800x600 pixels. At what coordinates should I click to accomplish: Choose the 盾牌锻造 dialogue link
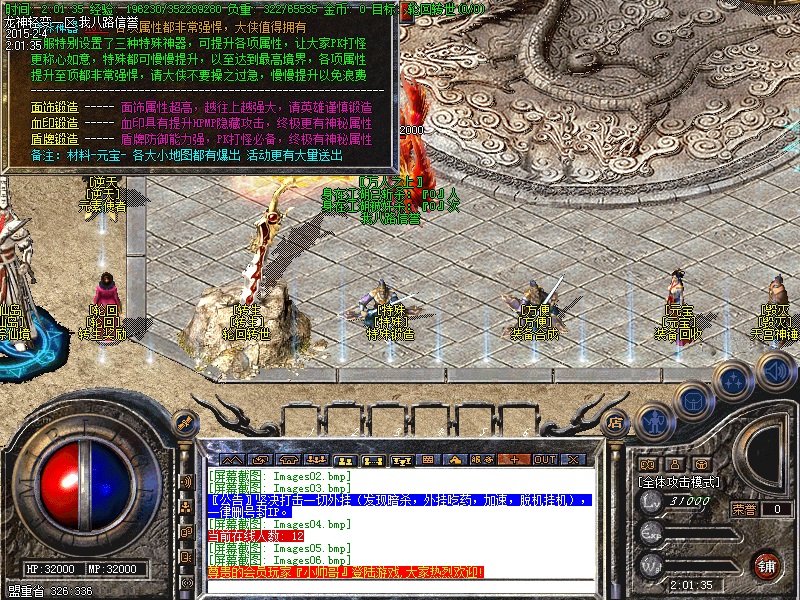(54, 139)
